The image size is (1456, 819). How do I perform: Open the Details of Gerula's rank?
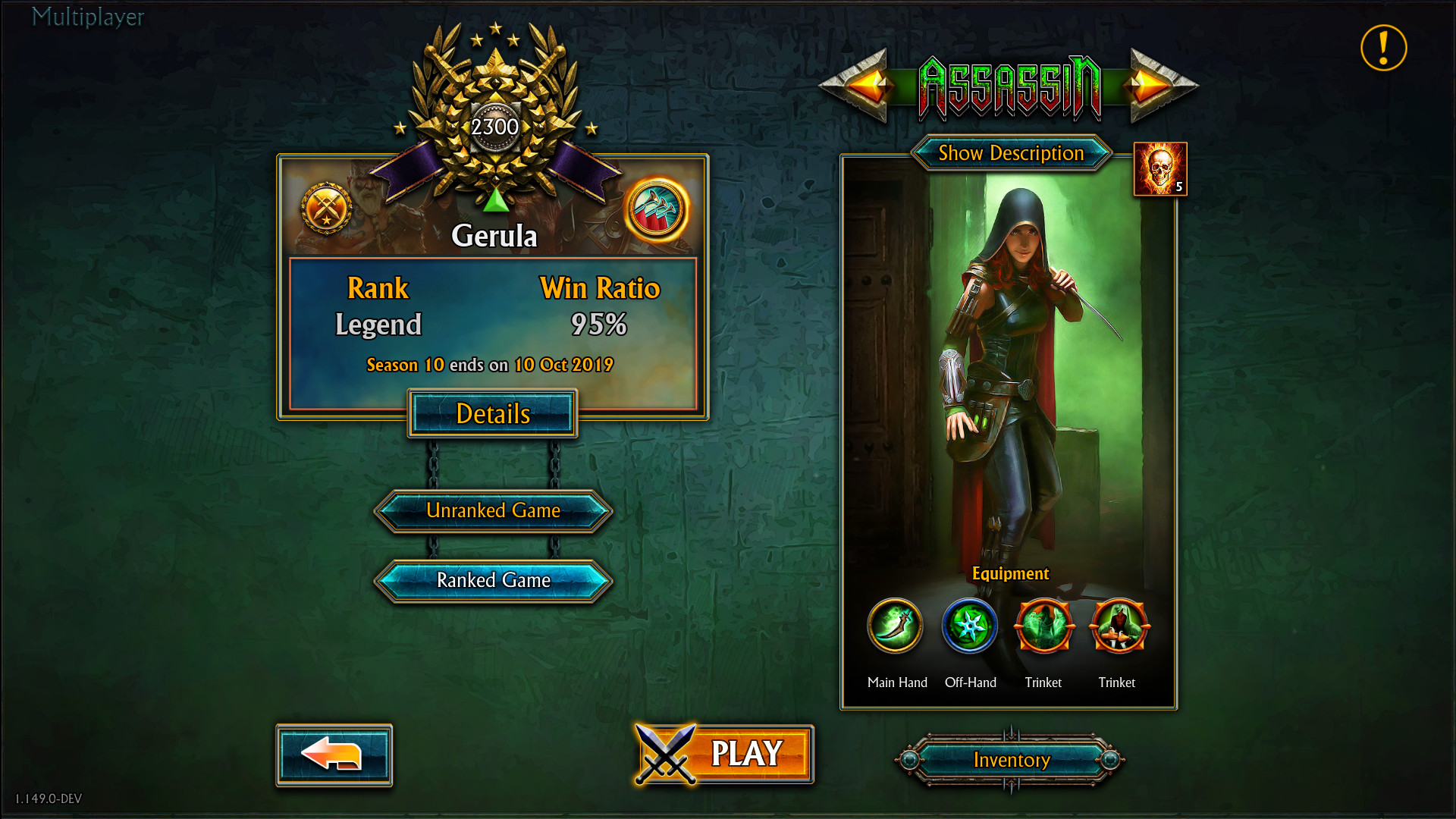(x=492, y=414)
